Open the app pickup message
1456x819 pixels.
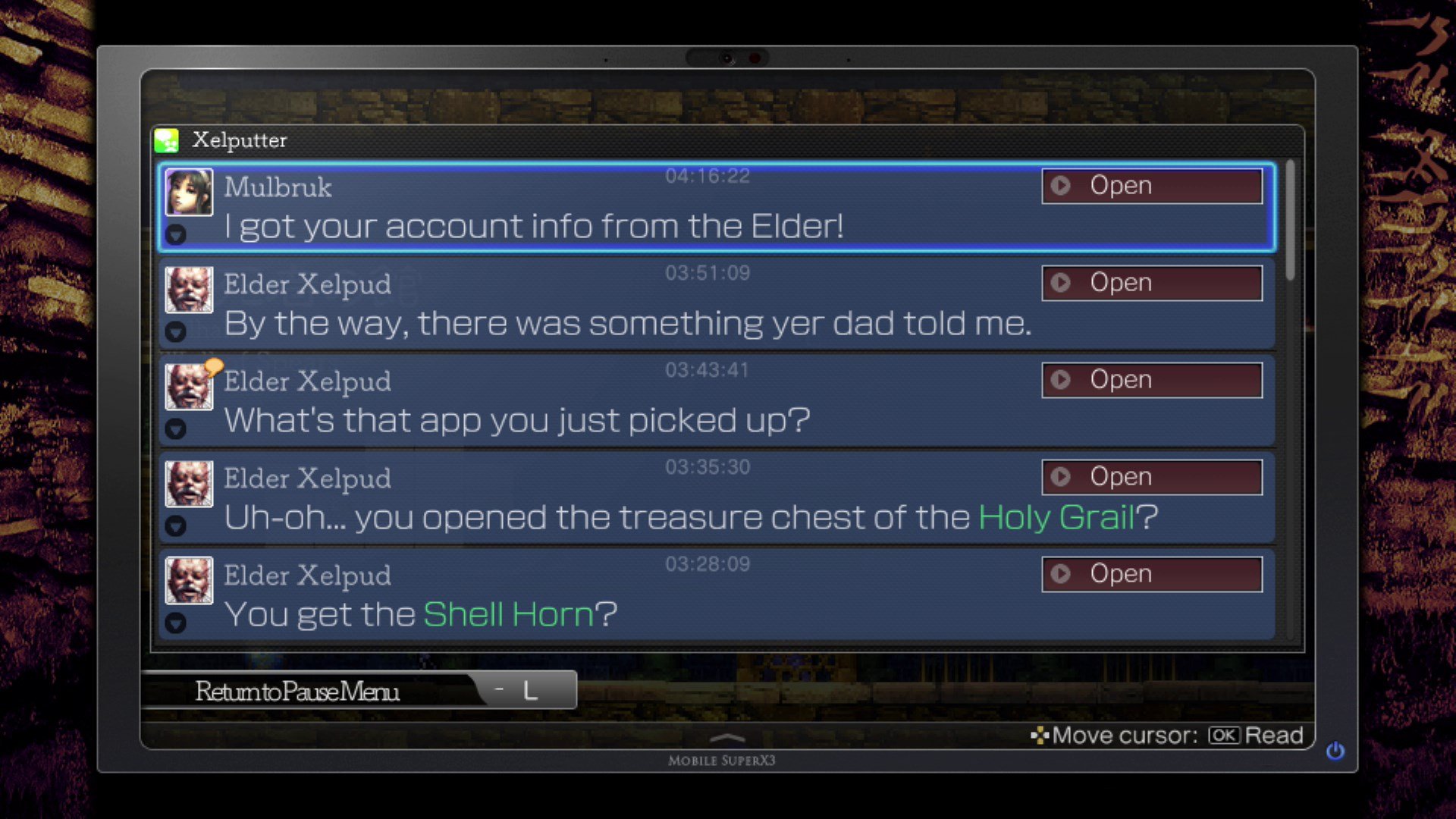tap(1151, 380)
